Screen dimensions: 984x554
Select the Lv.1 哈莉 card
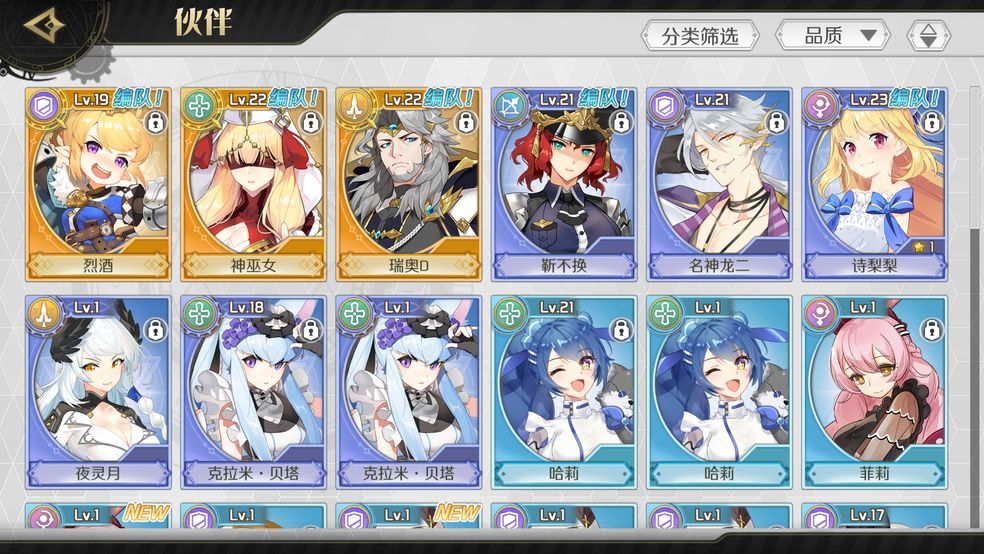720,392
